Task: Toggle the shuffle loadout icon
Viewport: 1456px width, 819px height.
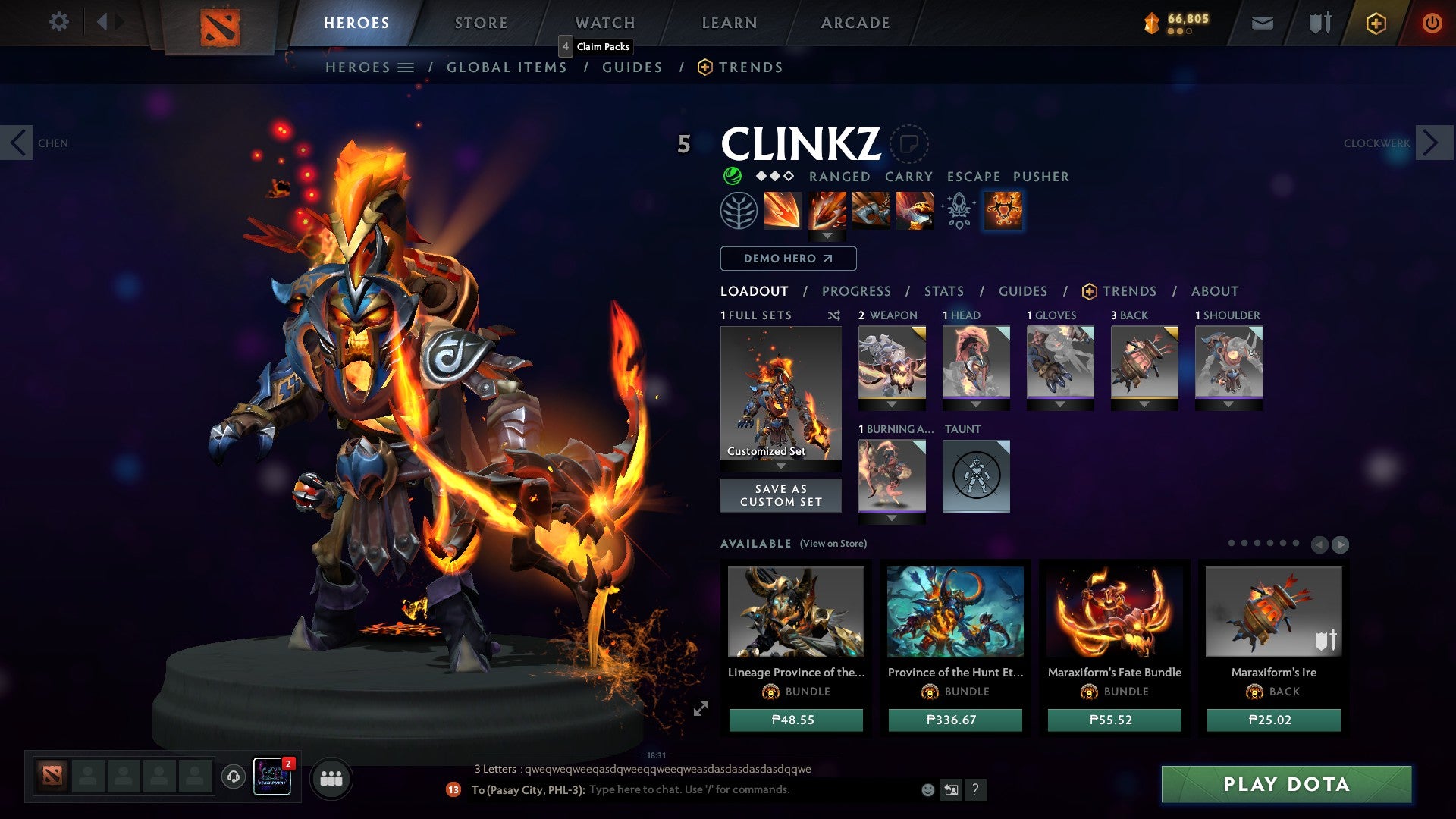Action: click(833, 315)
